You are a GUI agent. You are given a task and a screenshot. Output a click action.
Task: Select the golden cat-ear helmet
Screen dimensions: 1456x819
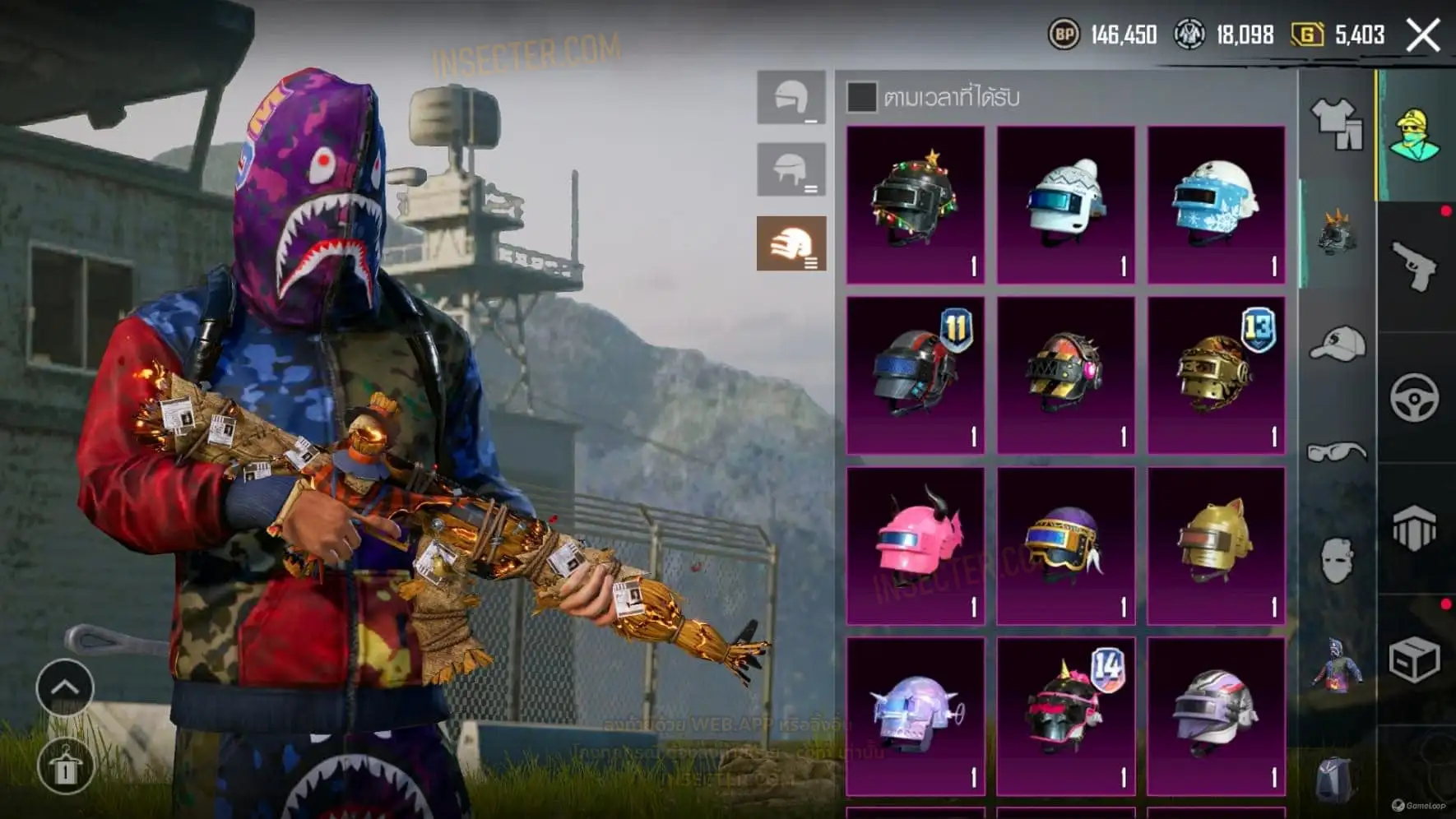(1216, 545)
